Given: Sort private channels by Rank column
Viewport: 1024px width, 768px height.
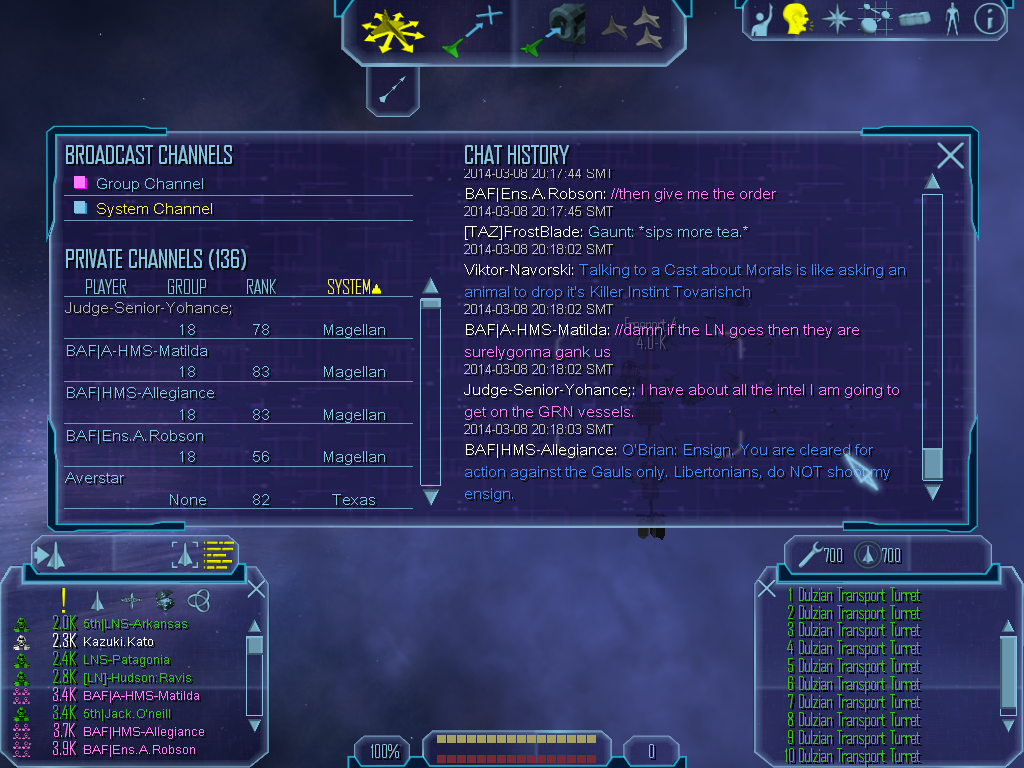Looking at the screenshot, I should click(261, 288).
